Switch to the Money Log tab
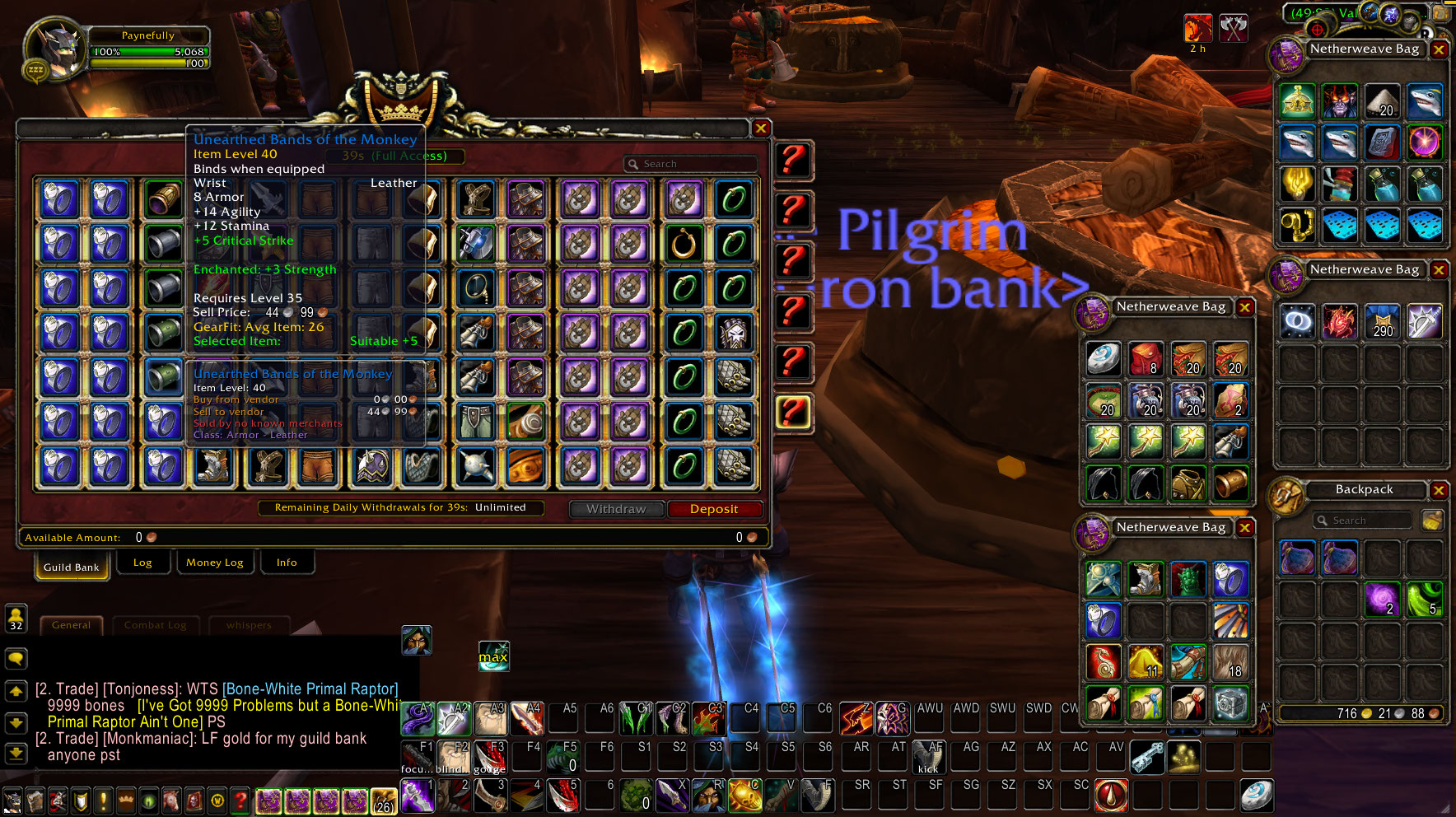The width and height of the screenshot is (1456, 817). (x=215, y=563)
